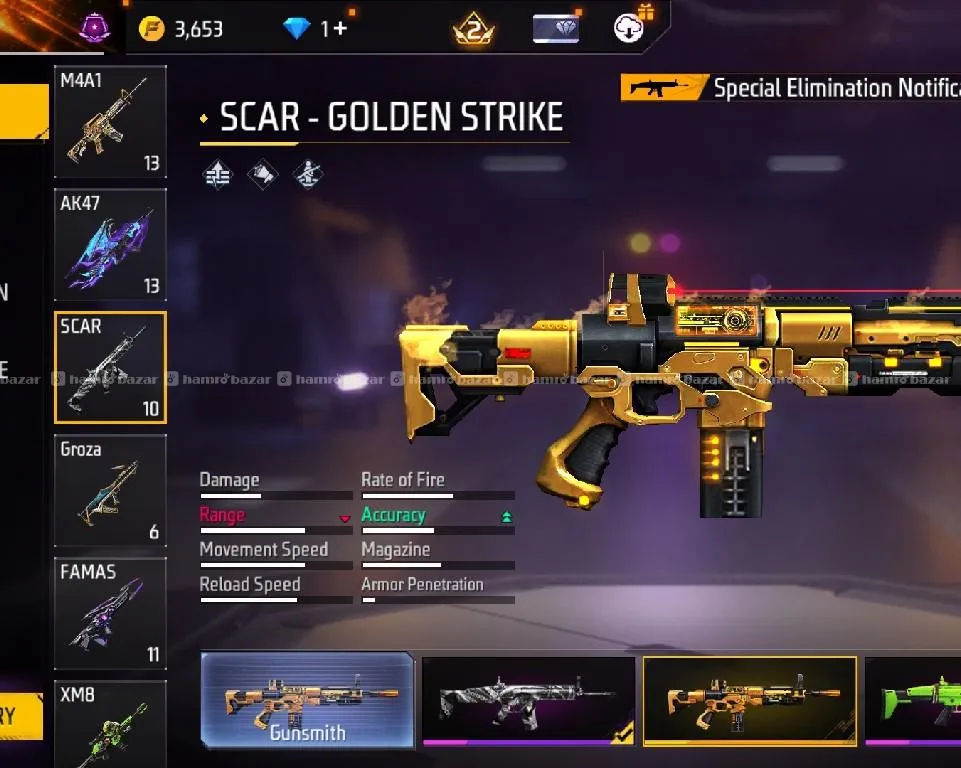961x768 pixels.
Task: Click the gold coin balance icon
Action: pos(151,29)
